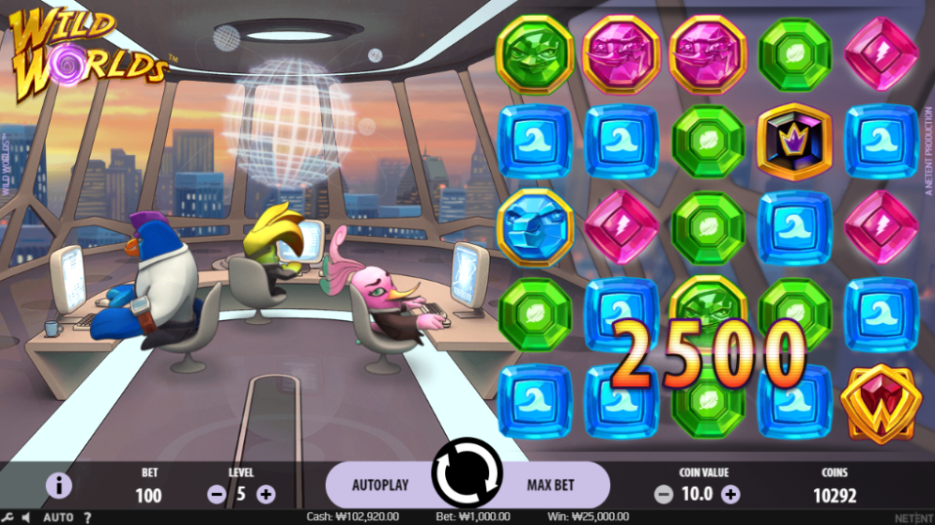Raise the coin value

pos(731,493)
